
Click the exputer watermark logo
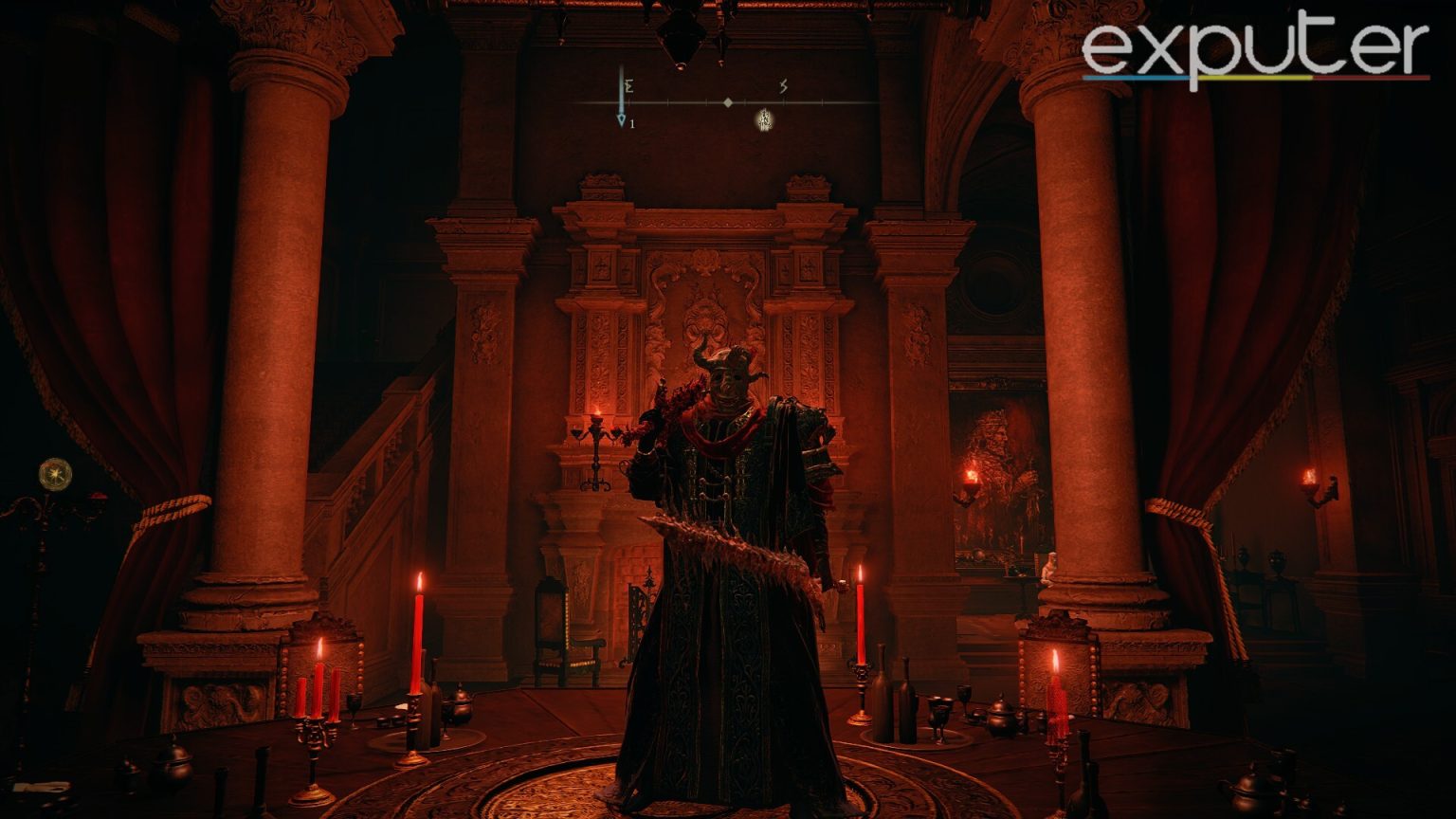(1255, 49)
